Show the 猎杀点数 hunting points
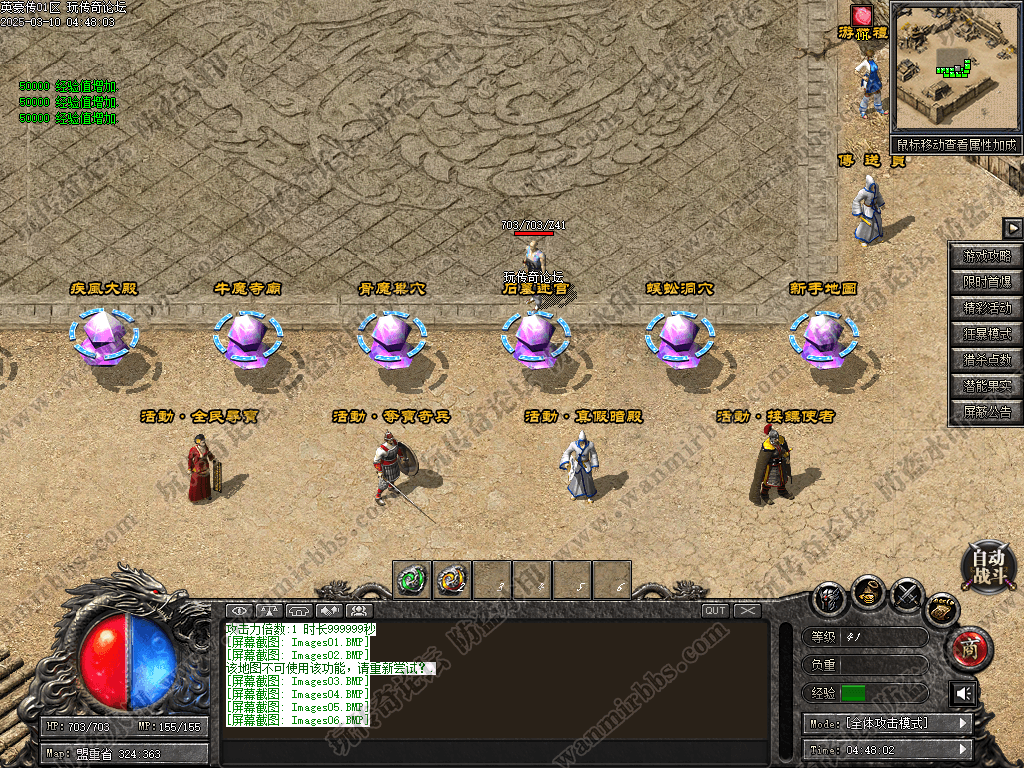This screenshot has height=768, width=1024. (x=987, y=360)
